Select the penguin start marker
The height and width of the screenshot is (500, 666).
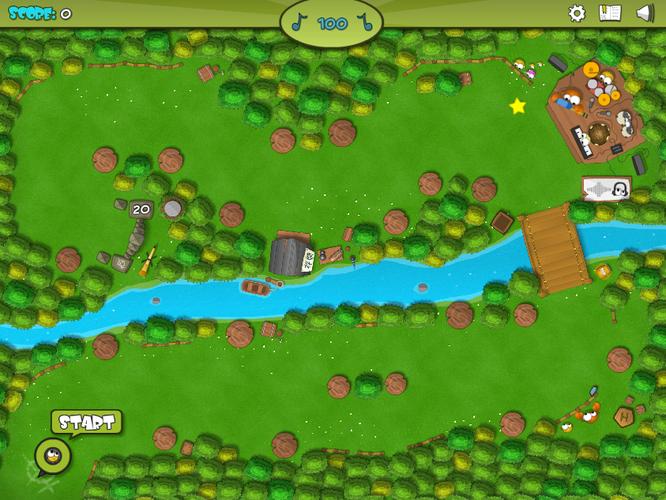(53, 456)
